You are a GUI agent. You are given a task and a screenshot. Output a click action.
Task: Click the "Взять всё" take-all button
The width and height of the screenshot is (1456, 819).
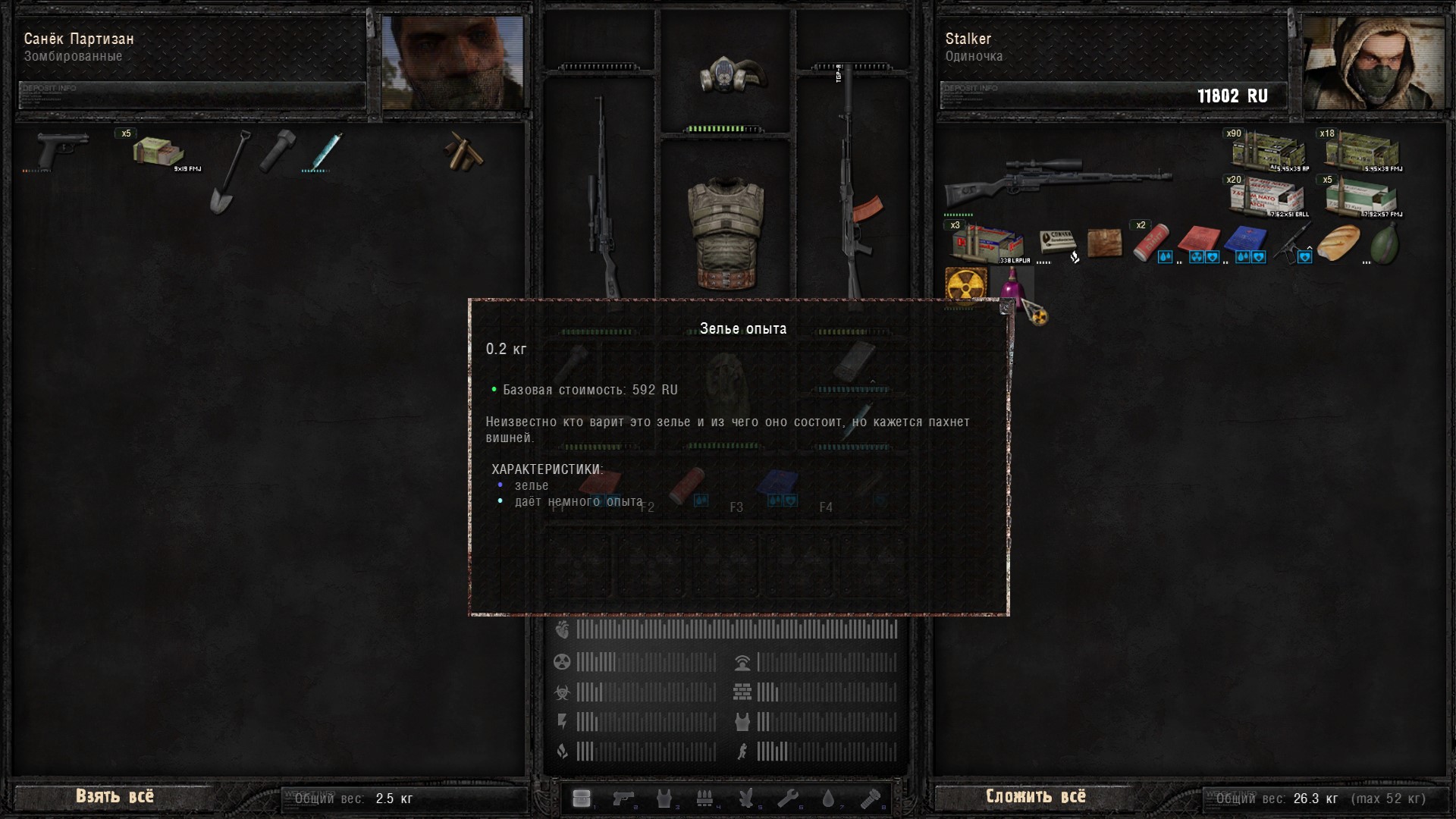tap(115, 796)
